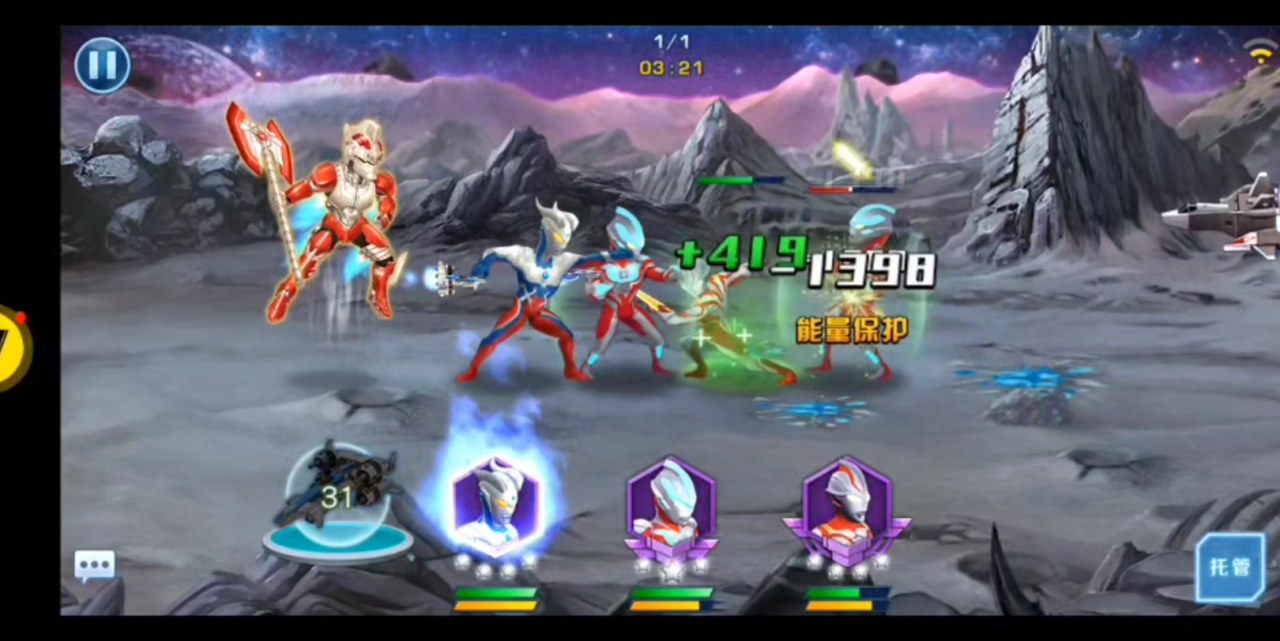Pause the battle
The width and height of the screenshot is (1280, 641).
tap(102, 65)
